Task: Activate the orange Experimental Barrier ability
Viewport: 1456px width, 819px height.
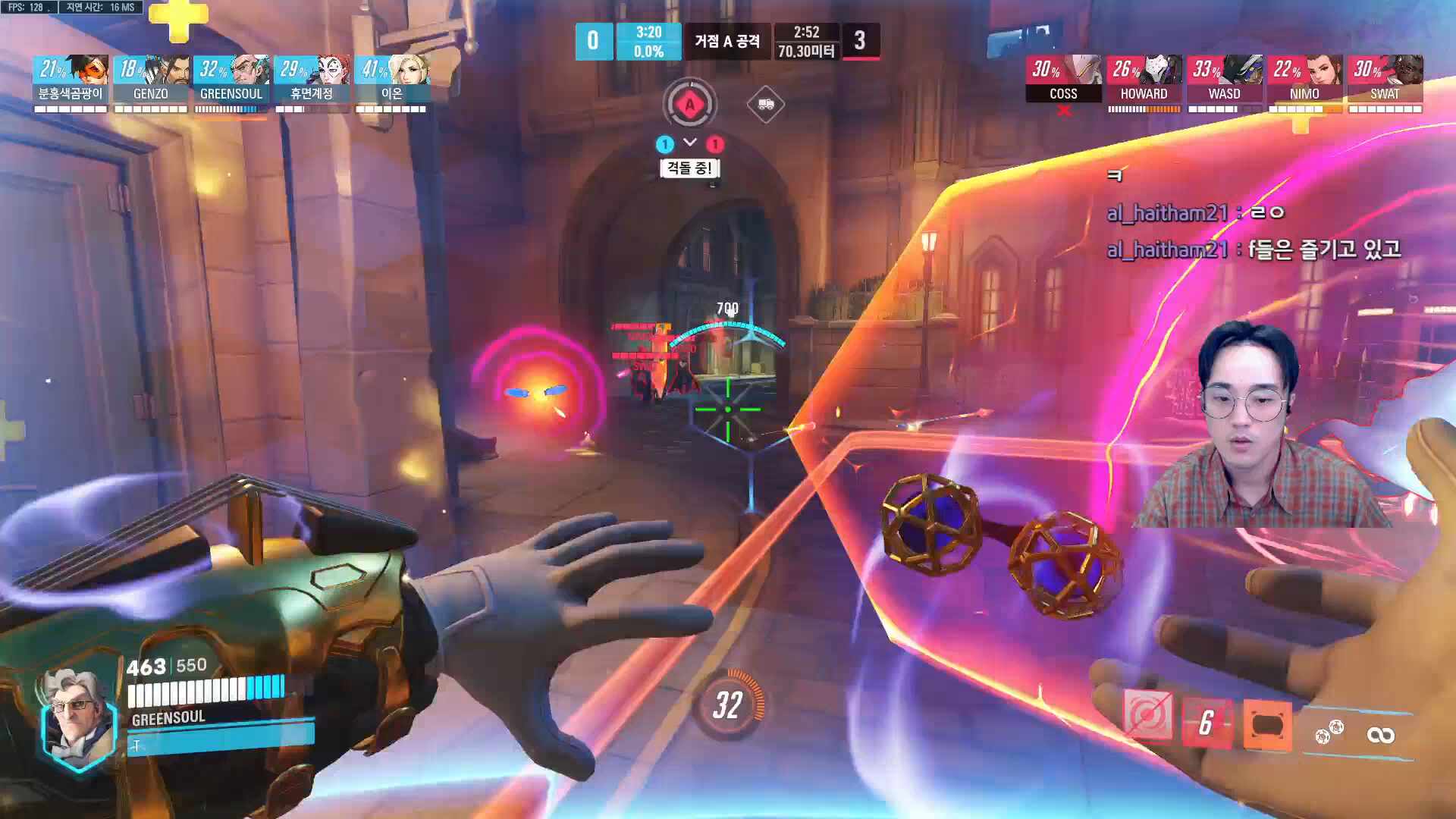Action: (x=1267, y=726)
